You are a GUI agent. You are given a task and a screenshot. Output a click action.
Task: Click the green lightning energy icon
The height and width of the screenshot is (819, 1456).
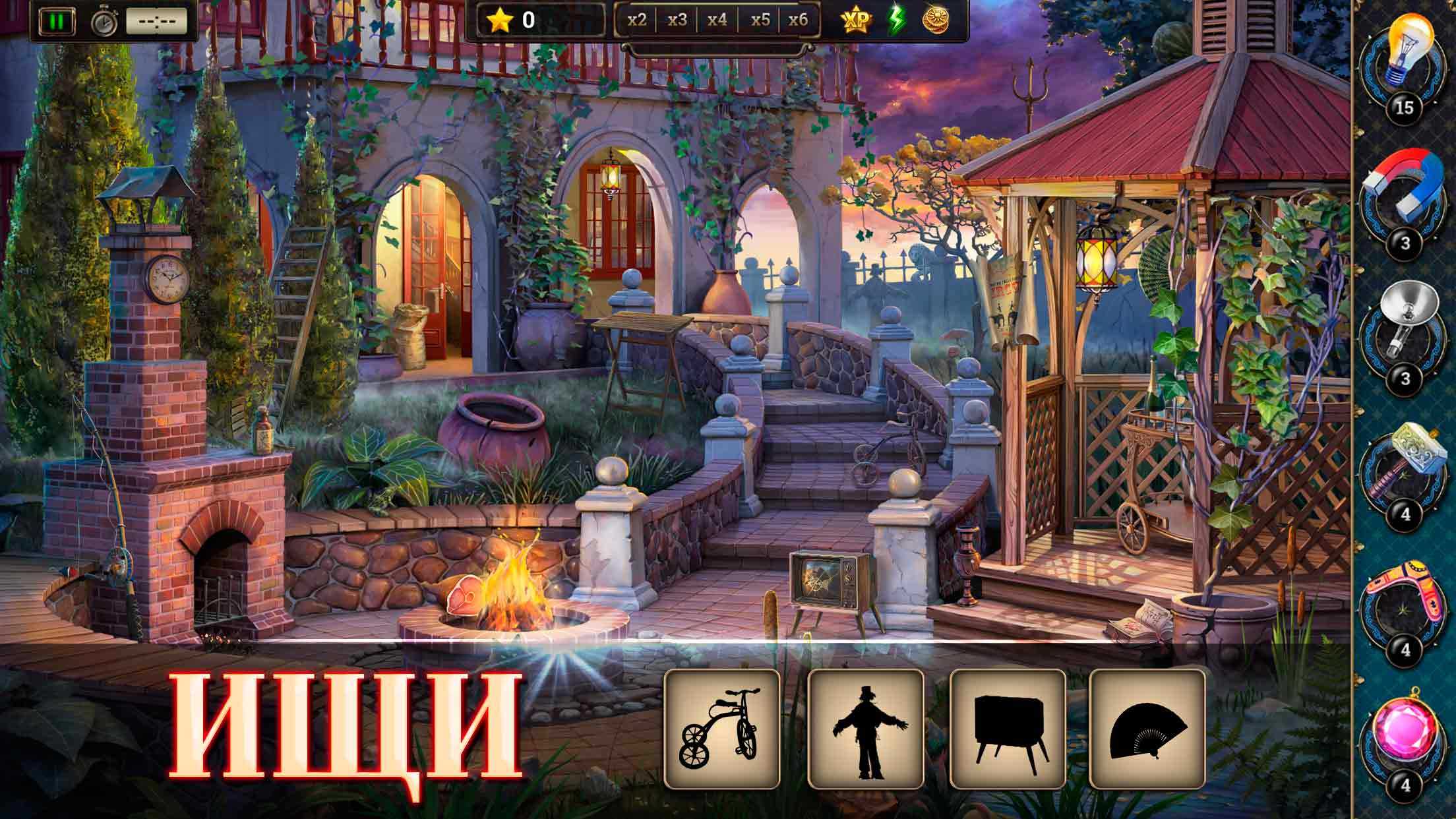point(895,21)
